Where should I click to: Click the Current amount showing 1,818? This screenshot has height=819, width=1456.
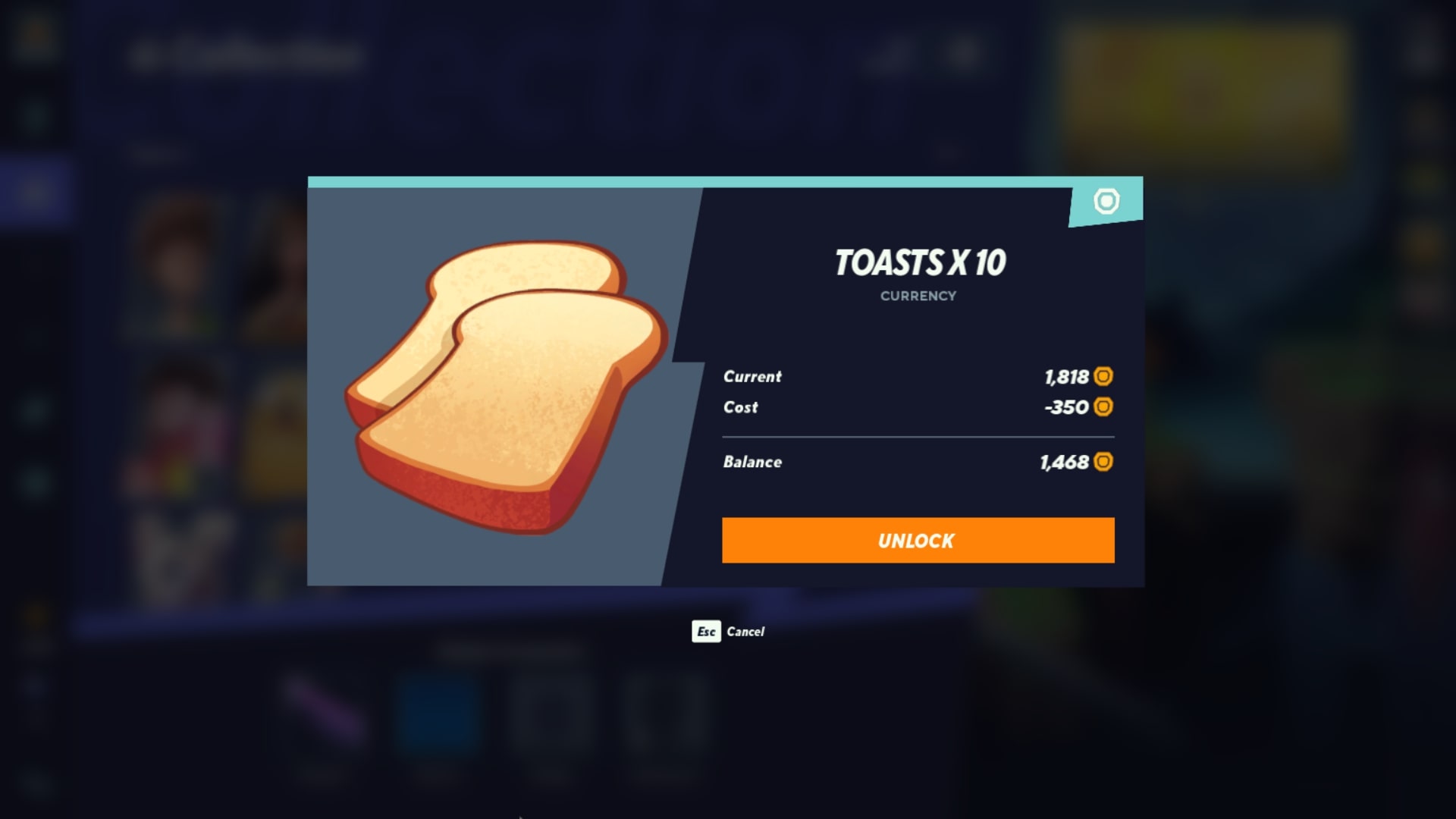pyautogui.click(x=1065, y=377)
